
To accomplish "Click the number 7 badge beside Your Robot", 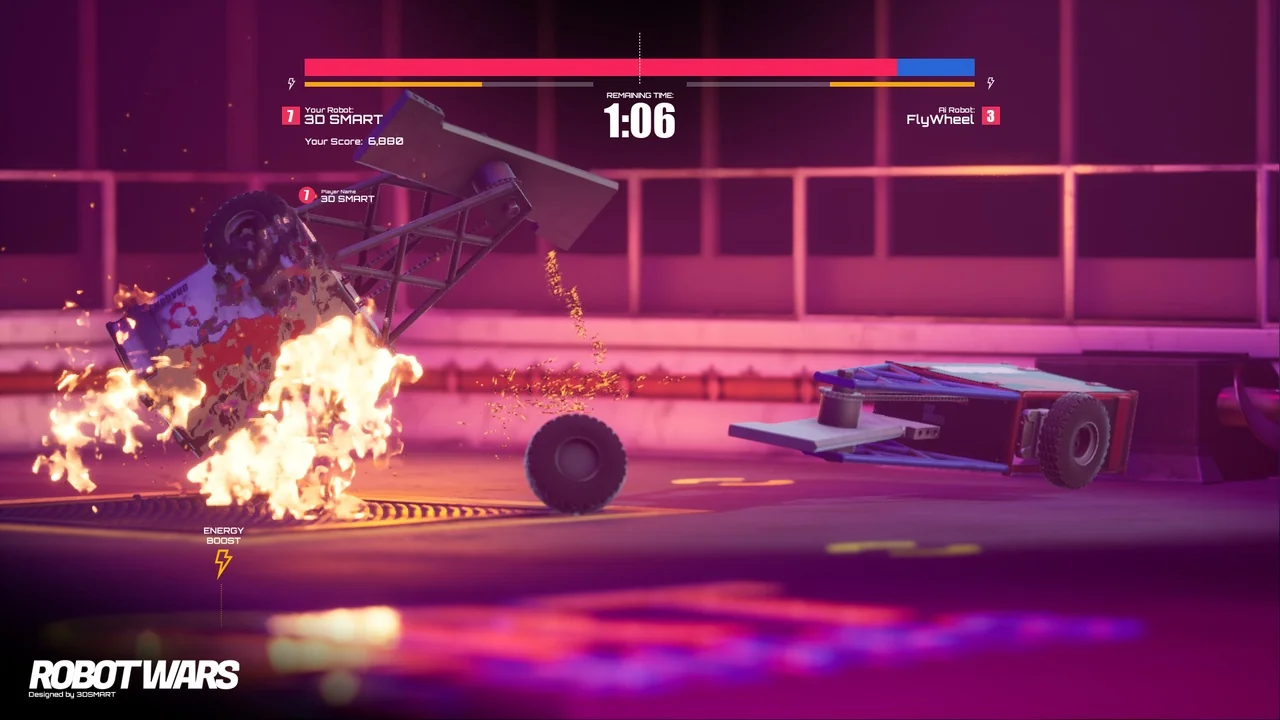I will (291, 116).
